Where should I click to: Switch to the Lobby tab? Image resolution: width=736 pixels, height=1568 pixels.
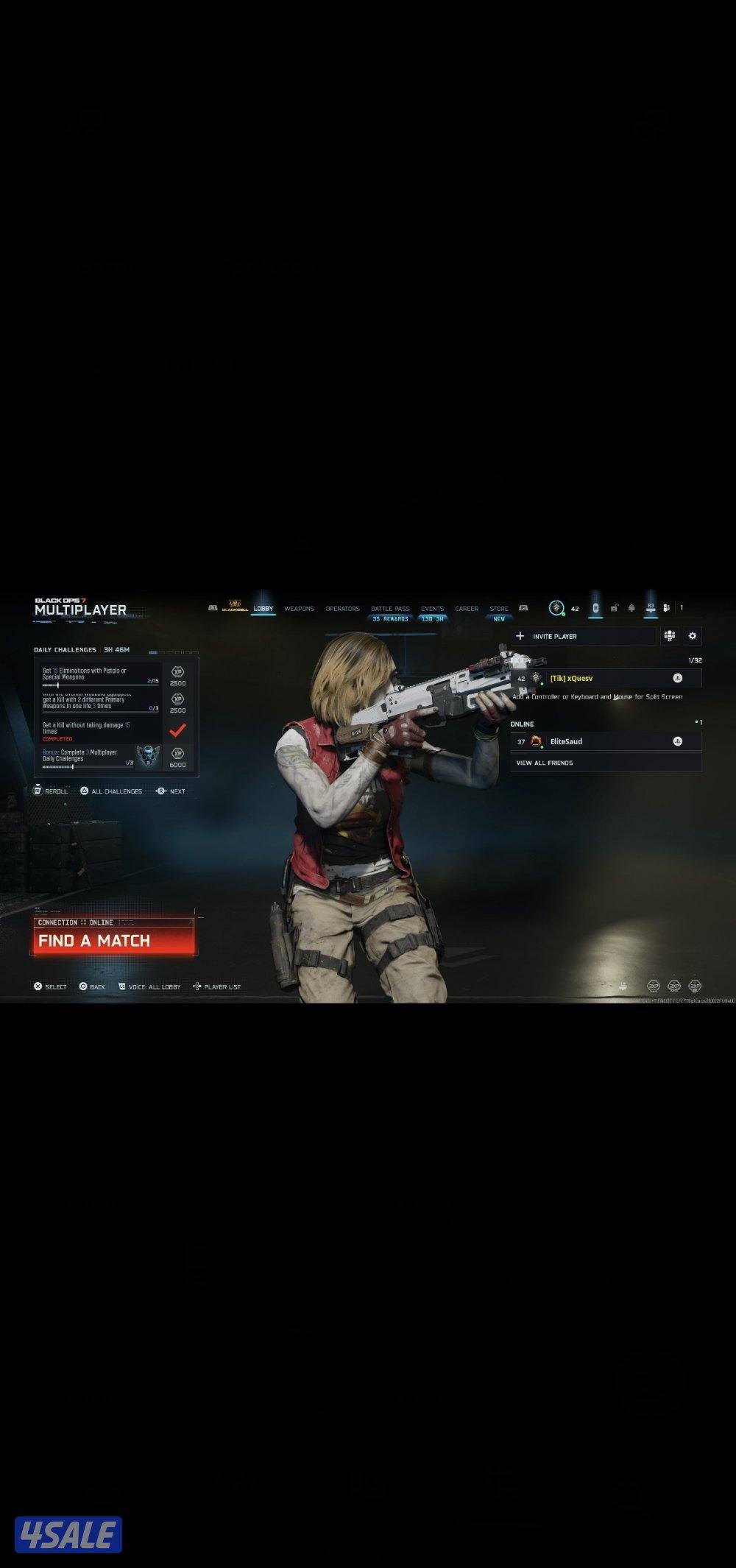(263, 609)
